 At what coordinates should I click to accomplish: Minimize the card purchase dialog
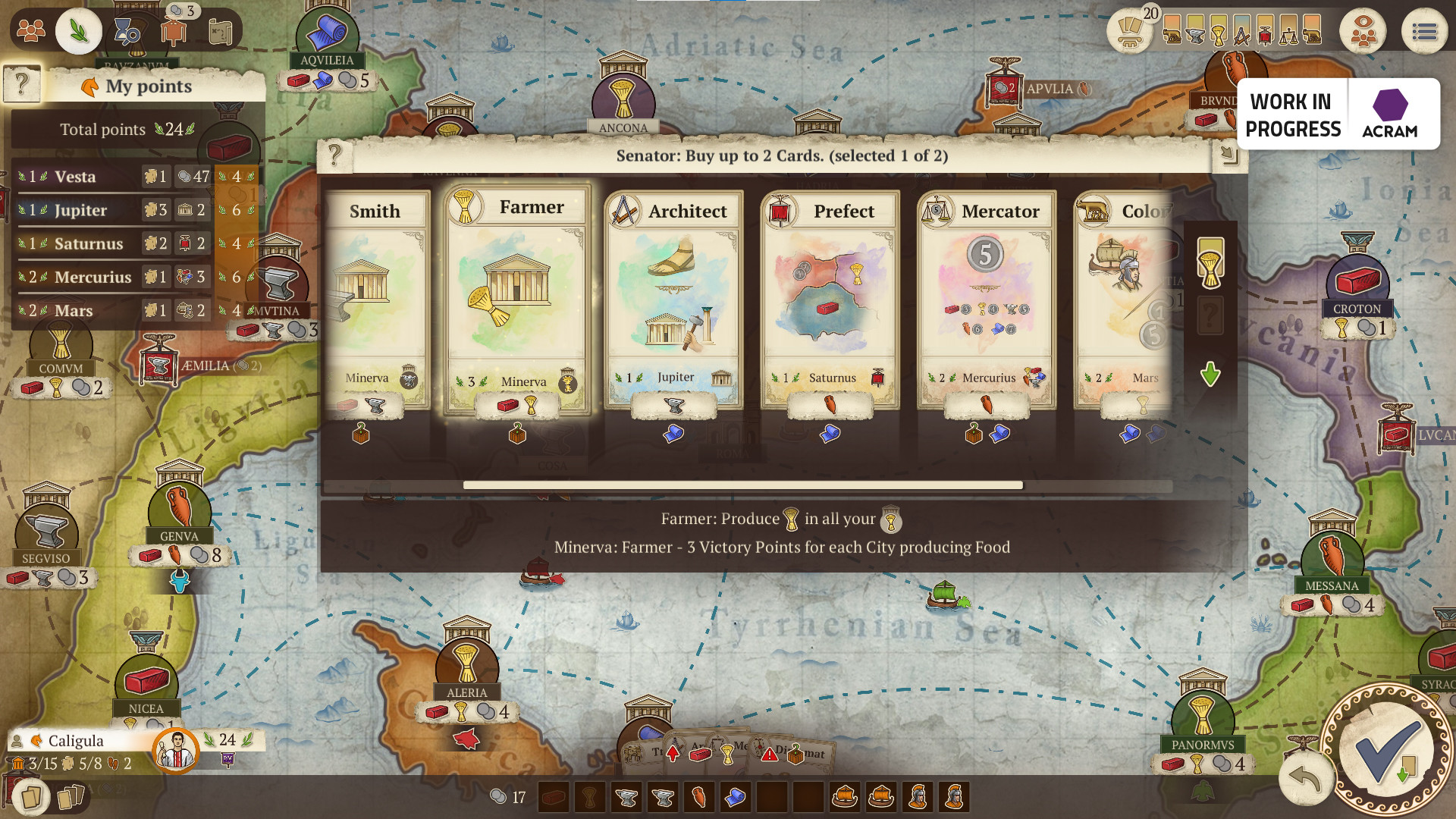click(x=1228, y=155)
